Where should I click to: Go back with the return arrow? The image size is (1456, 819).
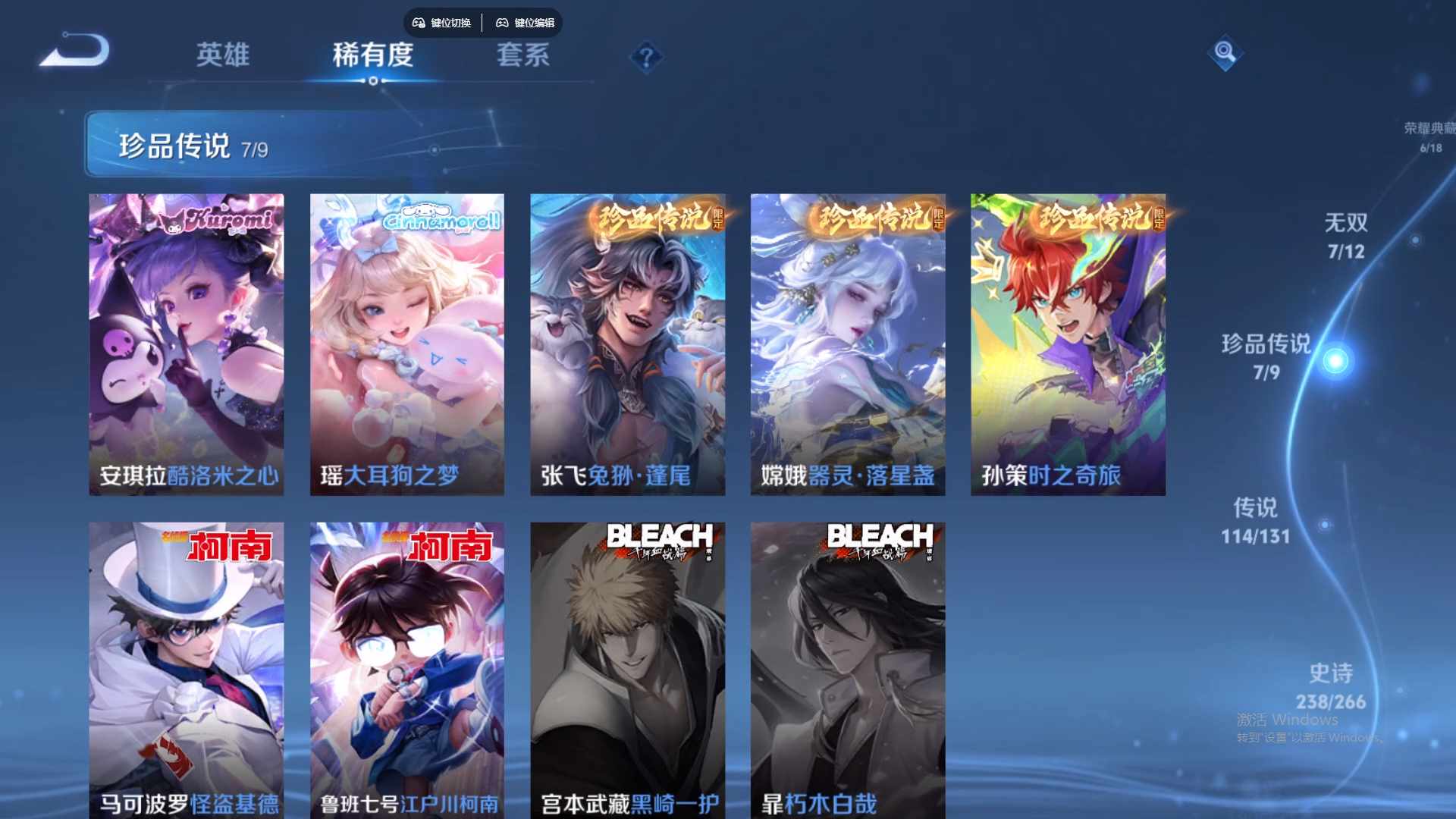click(76, 52)
